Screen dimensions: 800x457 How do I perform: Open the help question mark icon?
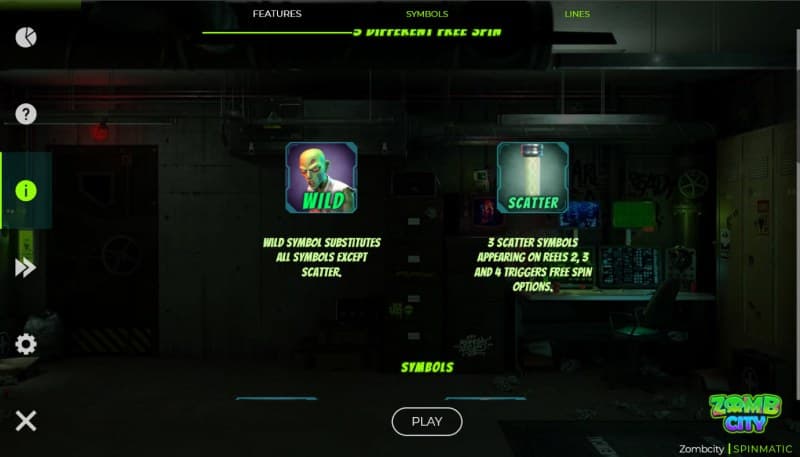pos(26,114)
